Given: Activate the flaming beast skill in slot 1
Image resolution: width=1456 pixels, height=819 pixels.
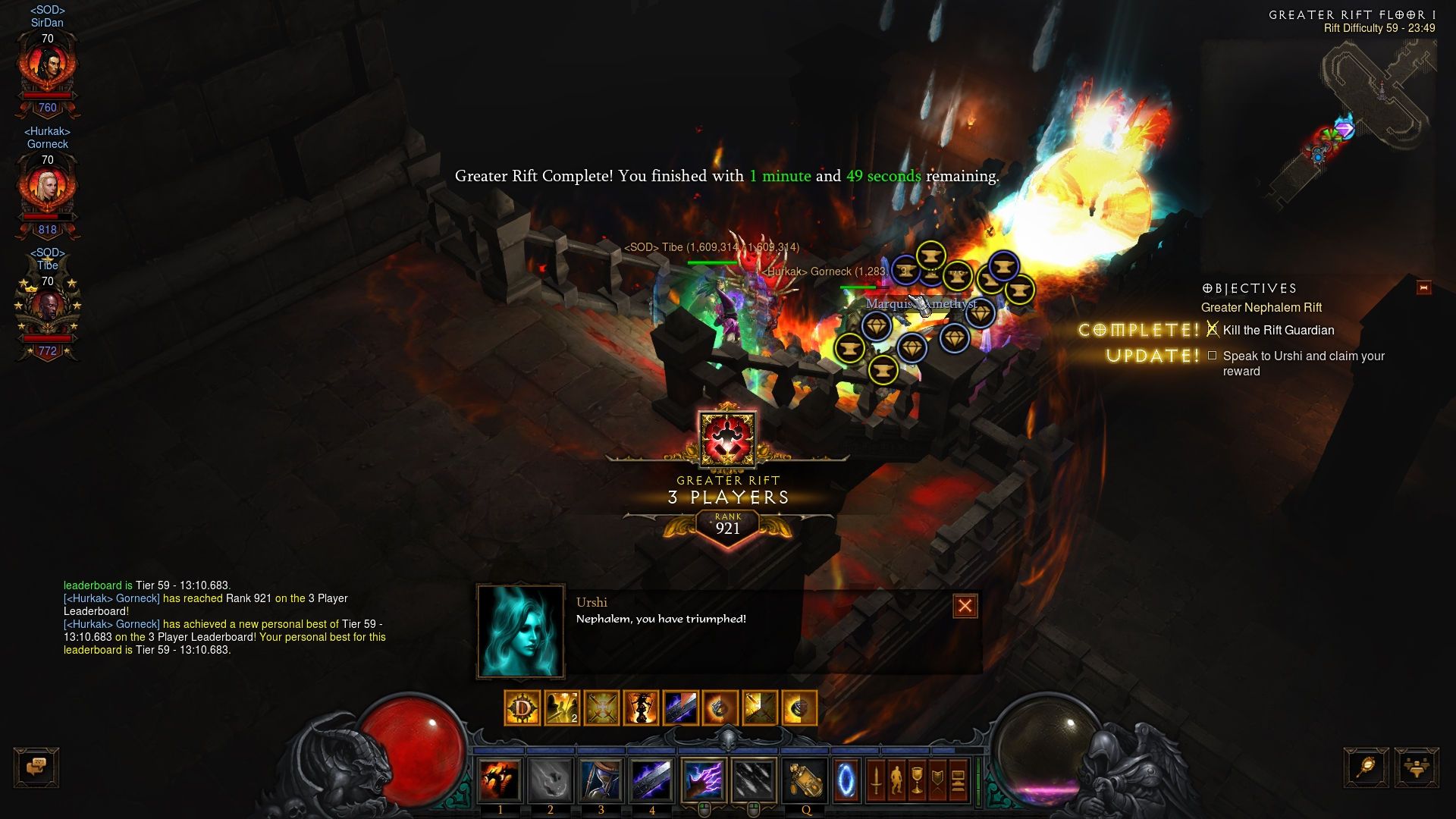Looking at the screenshot, I should [500, 780].
